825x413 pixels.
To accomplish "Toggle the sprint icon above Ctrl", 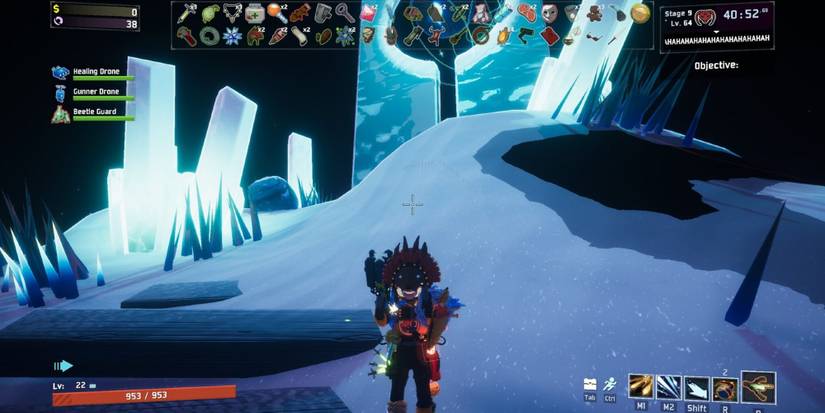I will click(x=609, y=383).
